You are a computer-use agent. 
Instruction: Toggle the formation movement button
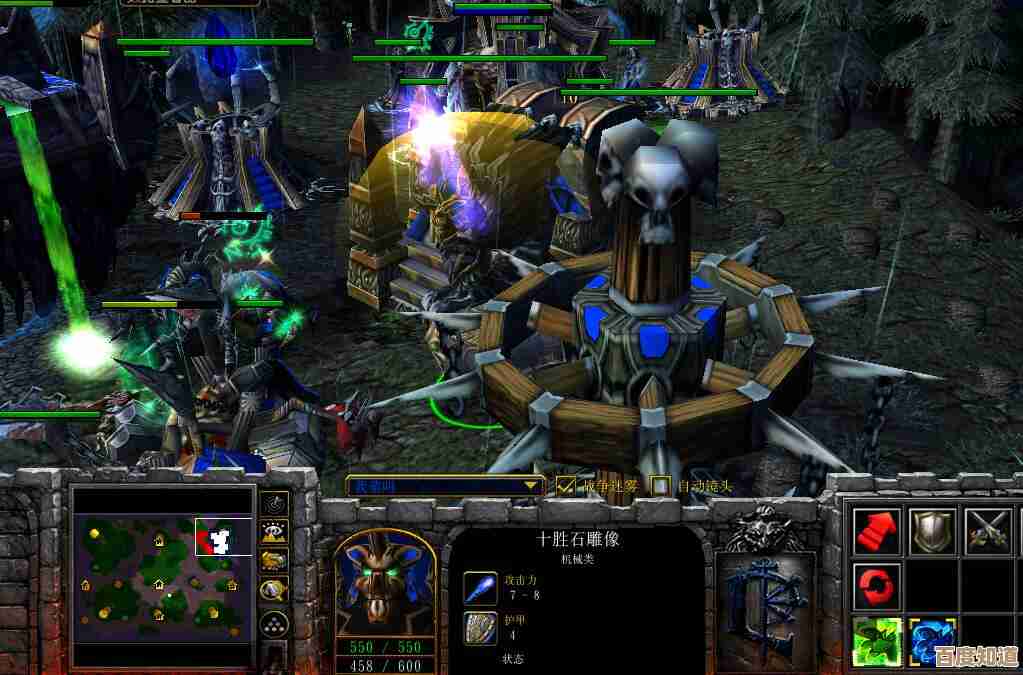pos(274,624)
